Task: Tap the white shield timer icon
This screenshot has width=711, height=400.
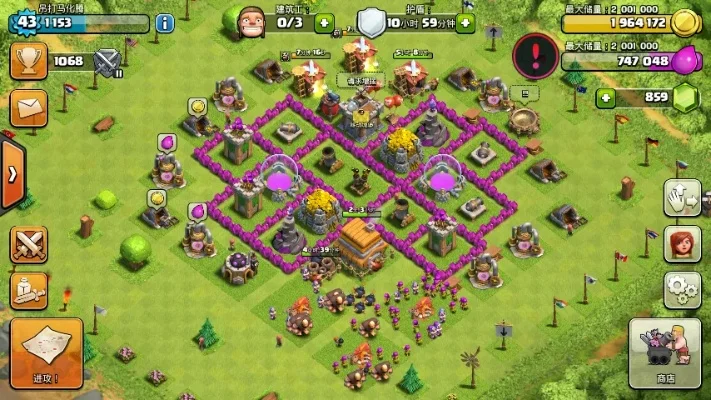Action: tap(371, 21)
